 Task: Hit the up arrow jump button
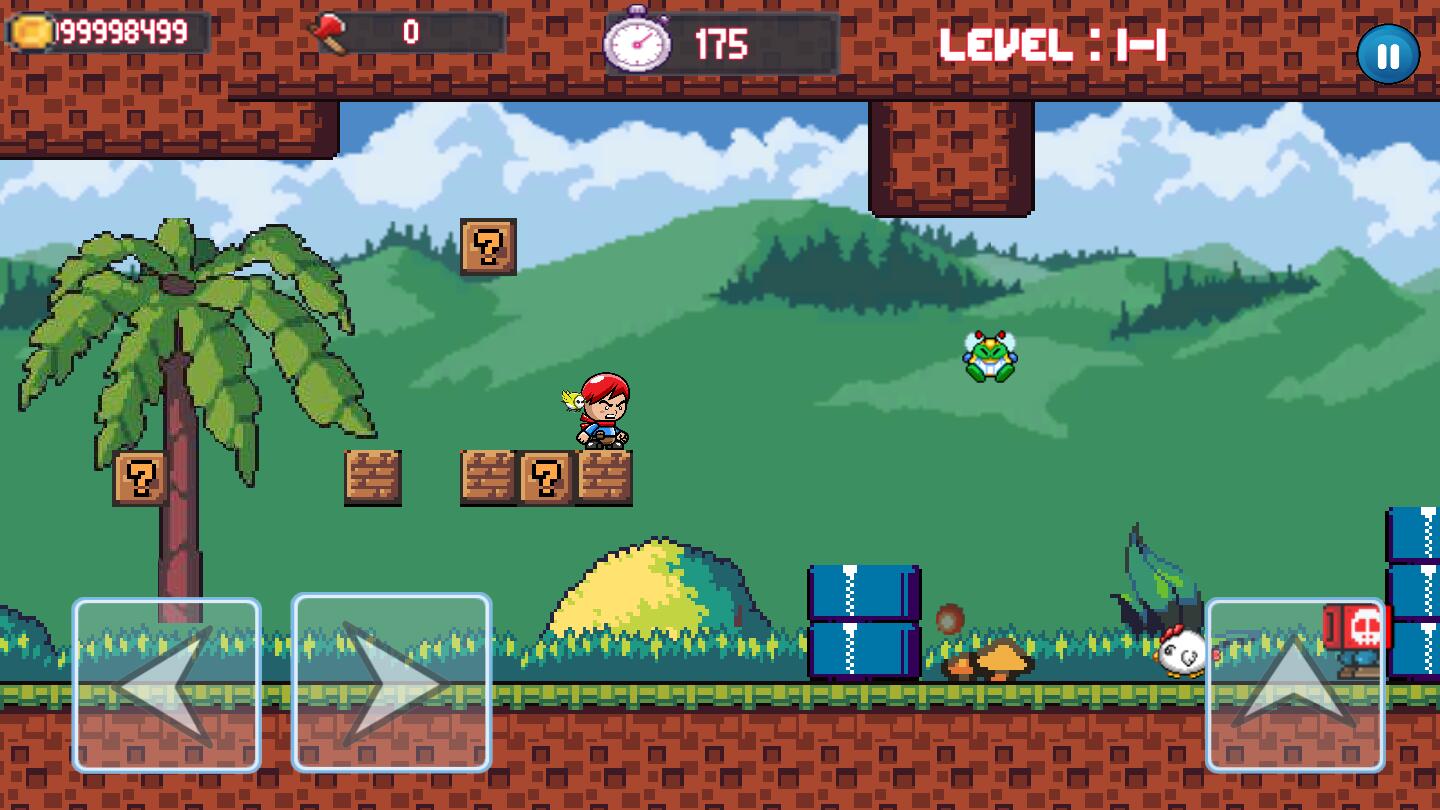pyautogui.click(x=1295, y=685)
